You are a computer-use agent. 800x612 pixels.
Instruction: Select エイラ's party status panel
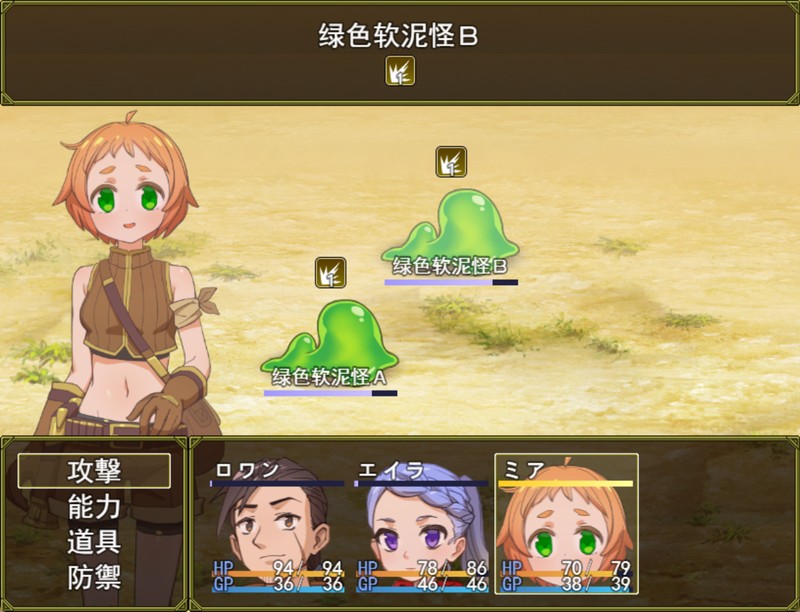pos(422,525)
